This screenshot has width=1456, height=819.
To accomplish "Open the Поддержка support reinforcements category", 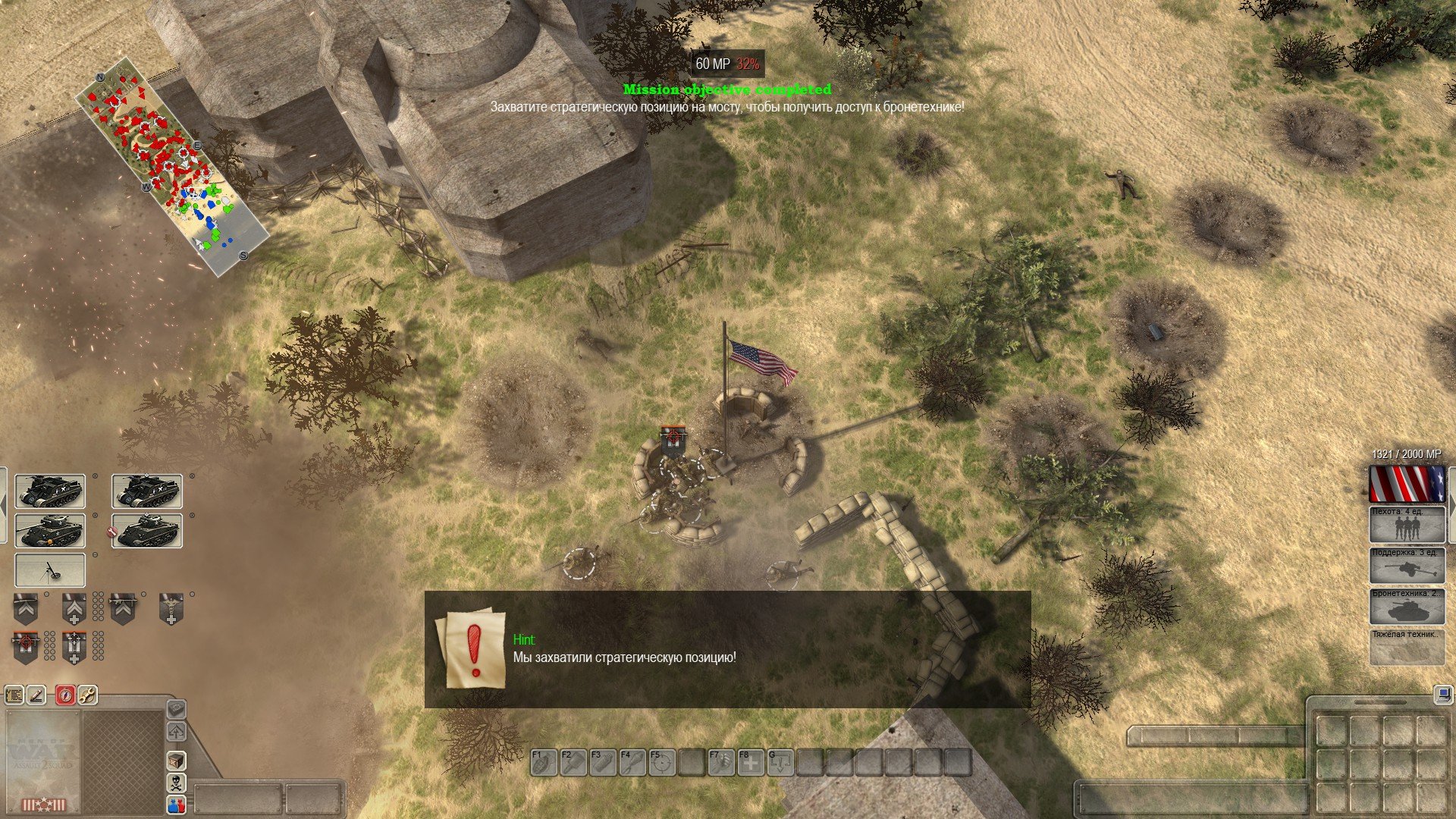I will pyautogui.click(x=1407, y=566).
